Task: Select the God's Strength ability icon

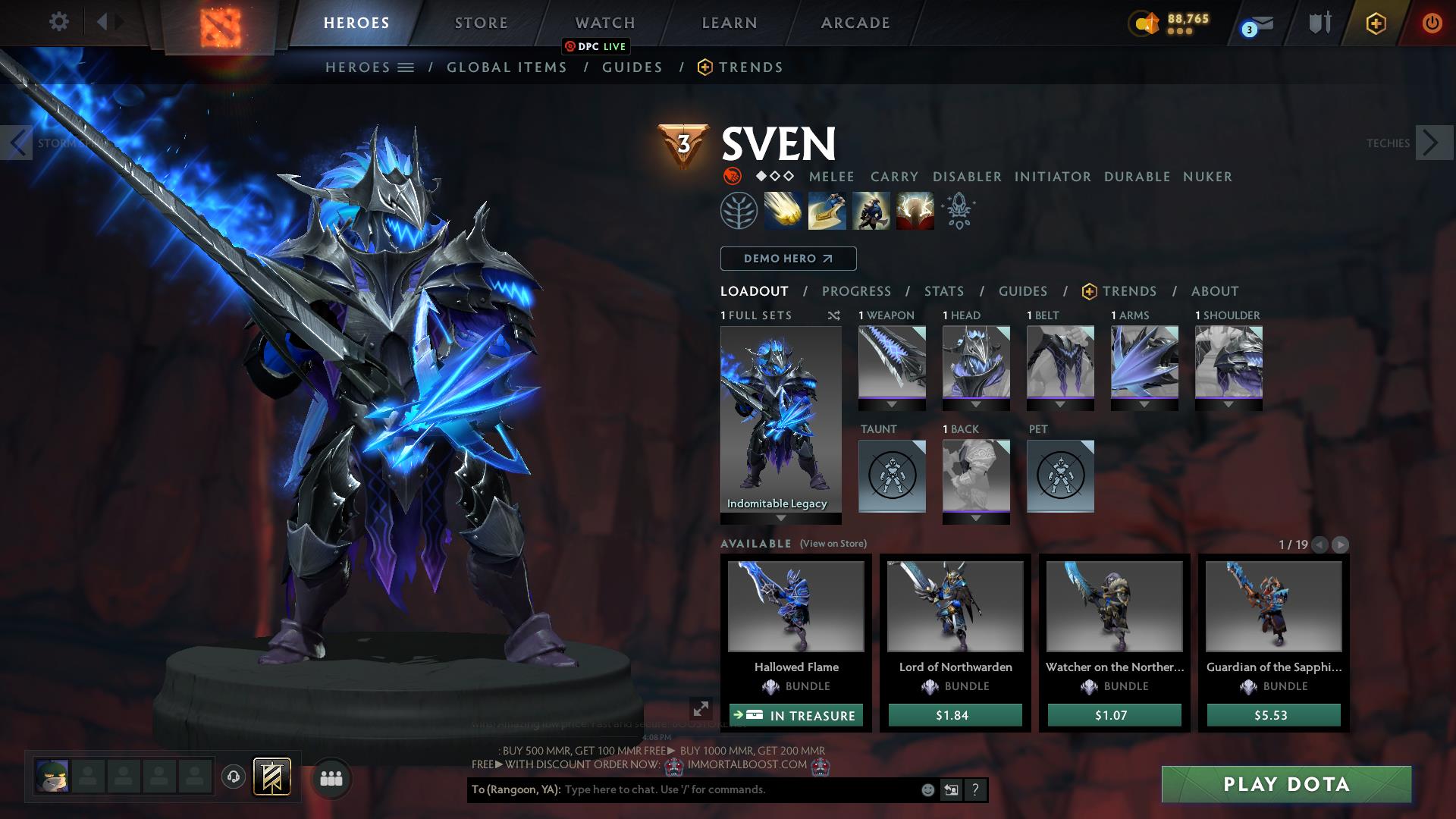Action: [x=915, y=211]
